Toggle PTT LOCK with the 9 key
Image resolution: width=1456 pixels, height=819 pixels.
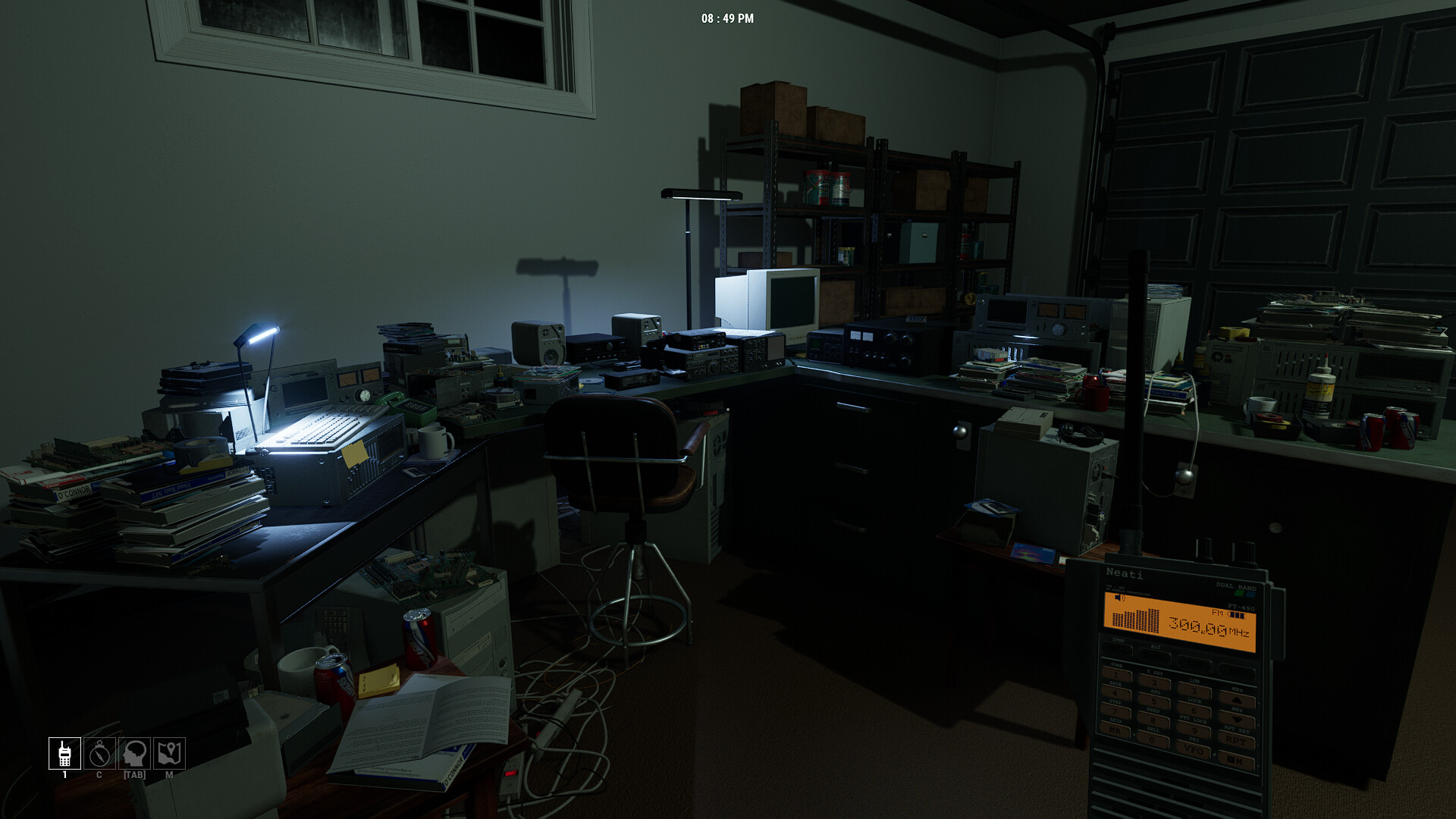1194,730
